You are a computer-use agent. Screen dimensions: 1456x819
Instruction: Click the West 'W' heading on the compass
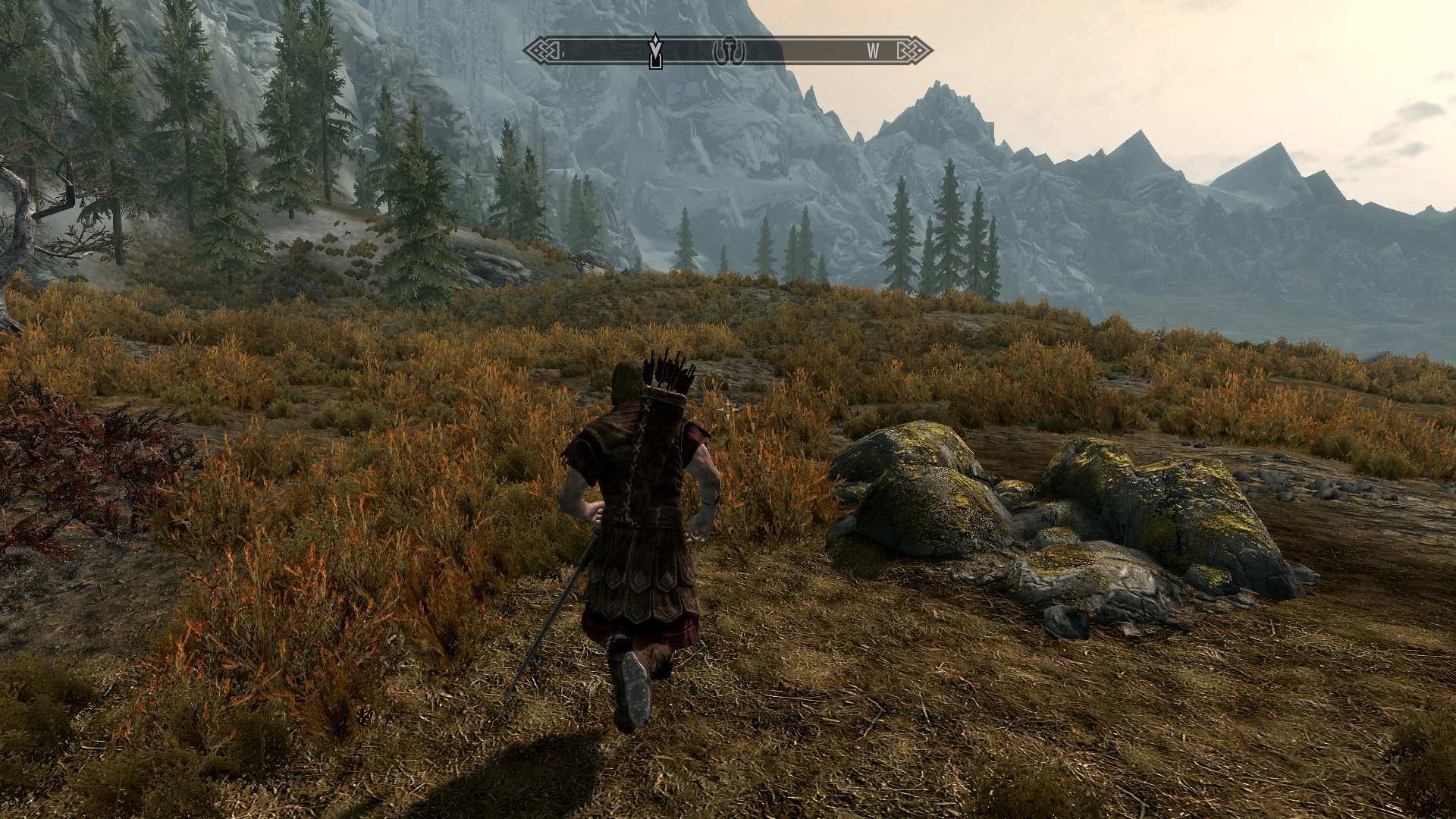[873, 51]
